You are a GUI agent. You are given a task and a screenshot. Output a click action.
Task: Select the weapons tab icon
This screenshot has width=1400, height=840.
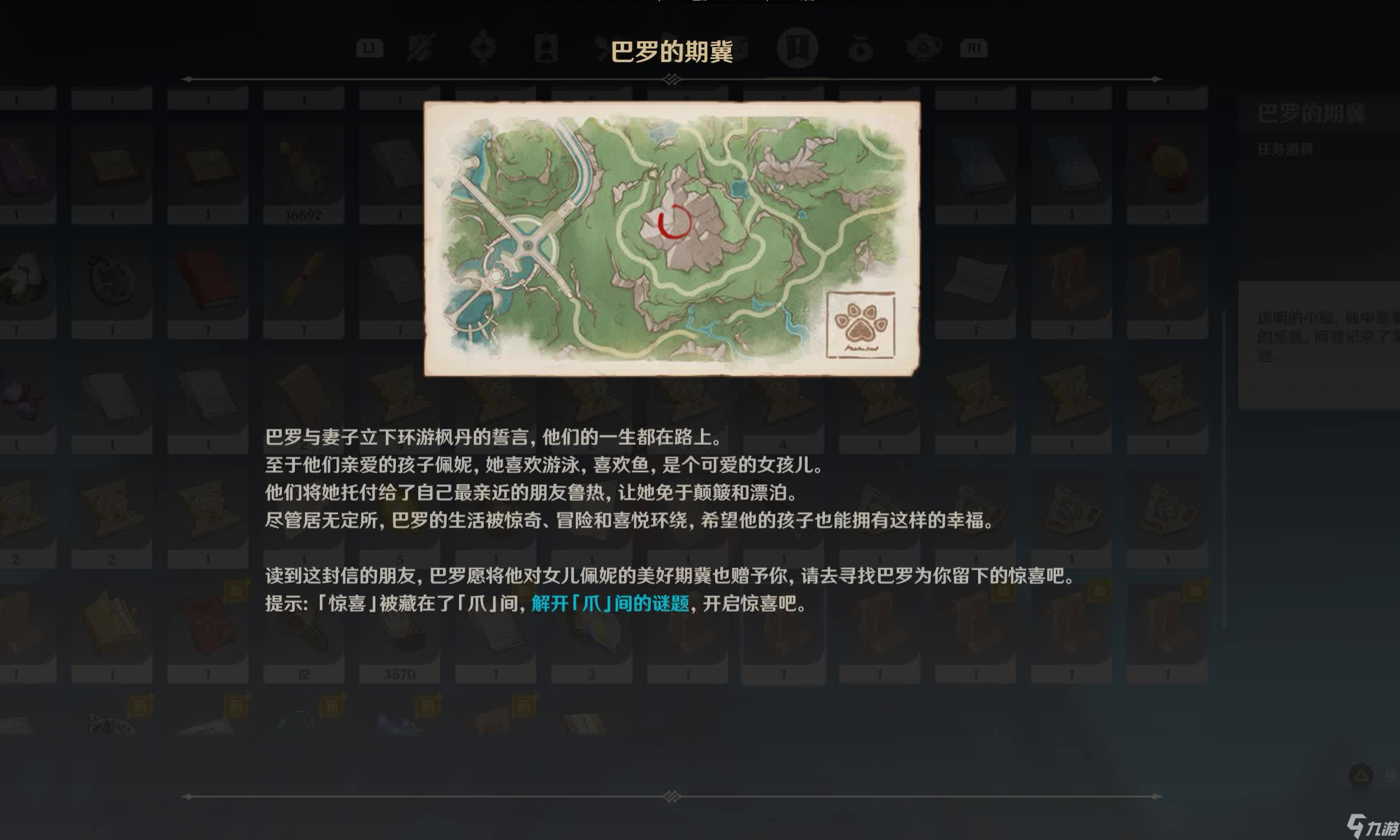[419, 50]
